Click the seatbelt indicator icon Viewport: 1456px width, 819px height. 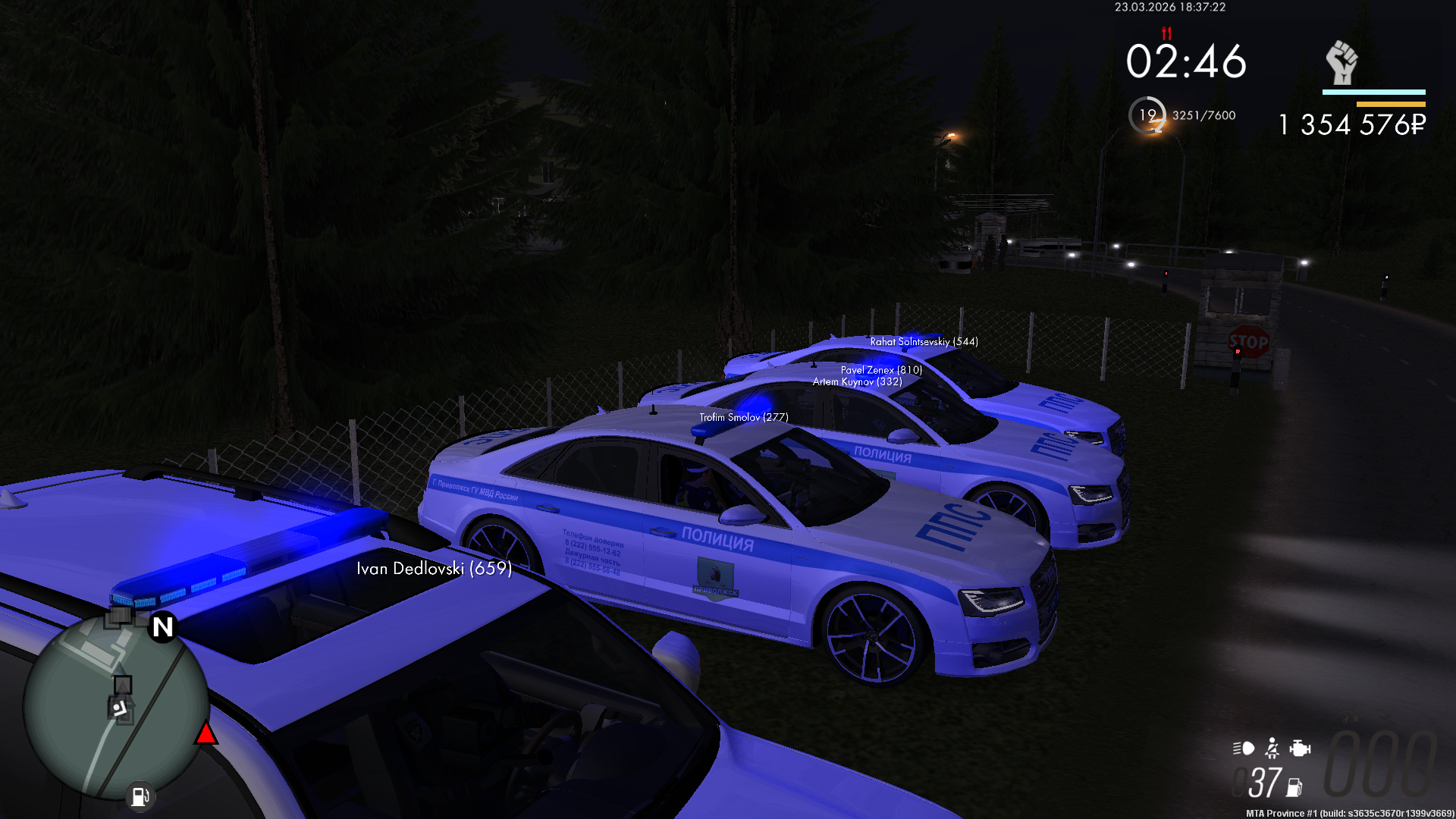pyautogui.click(x=1272, y=748)
